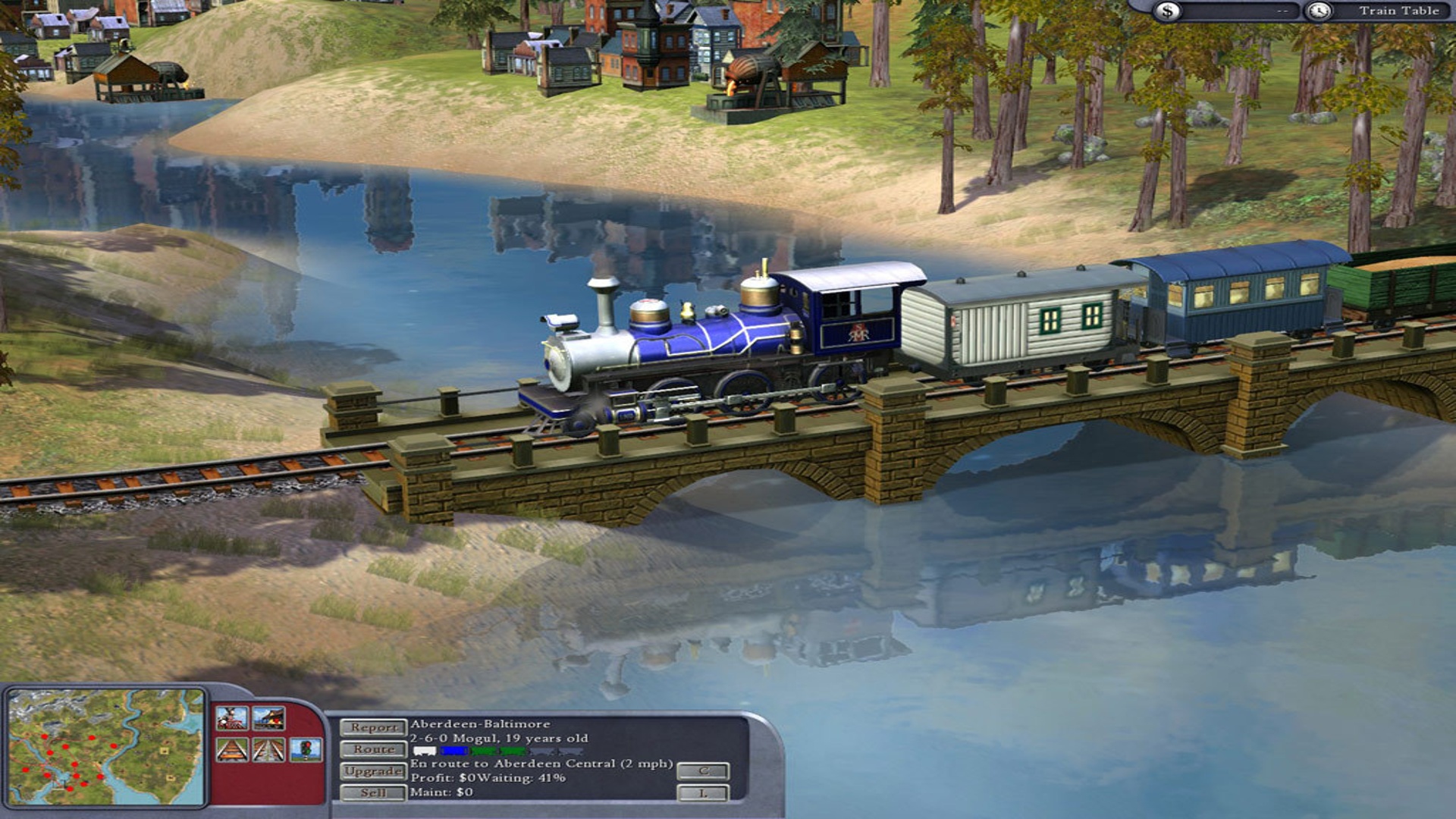1456x819 pixels.
Task: Open the train Report
Action: point(372,727)
